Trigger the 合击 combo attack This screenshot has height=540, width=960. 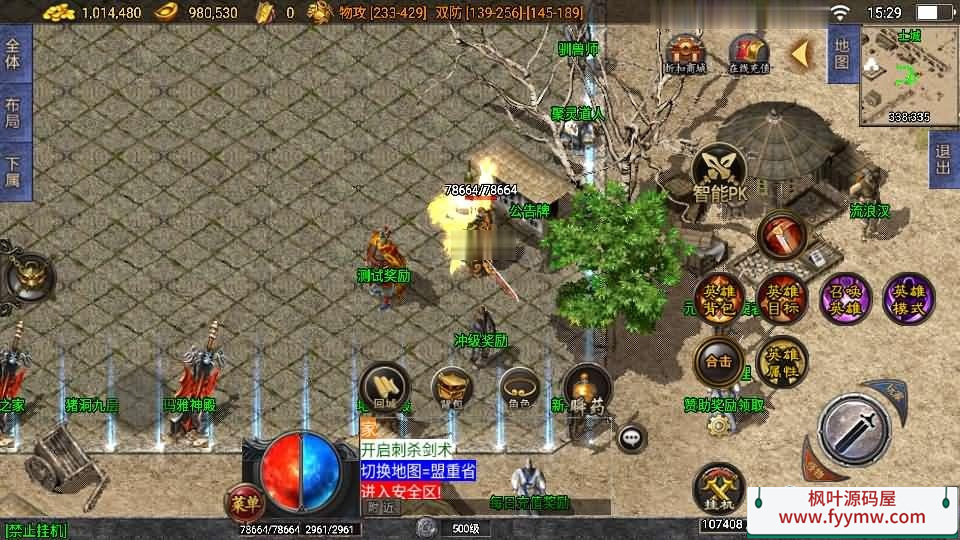point(718,361)
